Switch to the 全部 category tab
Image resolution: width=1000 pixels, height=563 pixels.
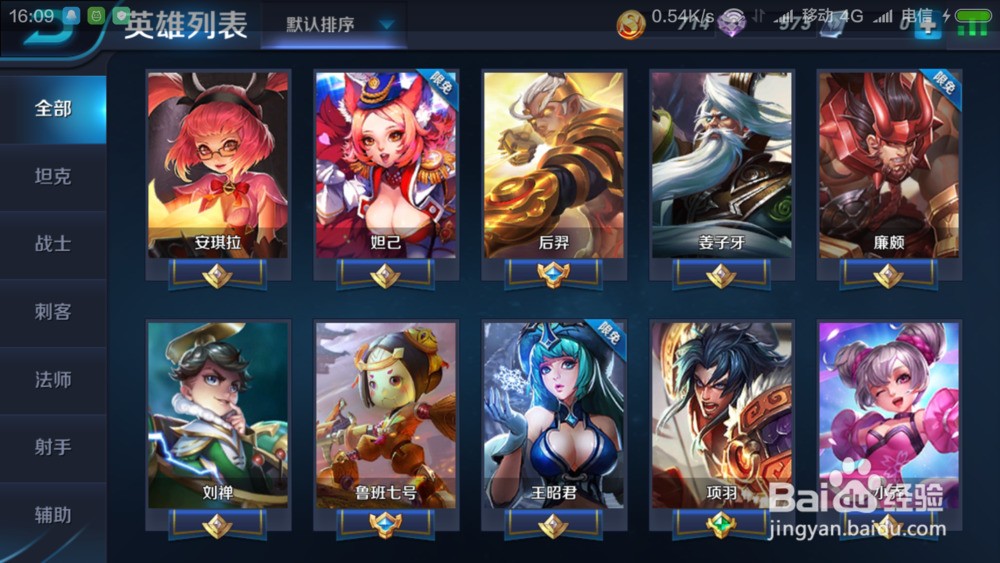(x=53, y=108)
